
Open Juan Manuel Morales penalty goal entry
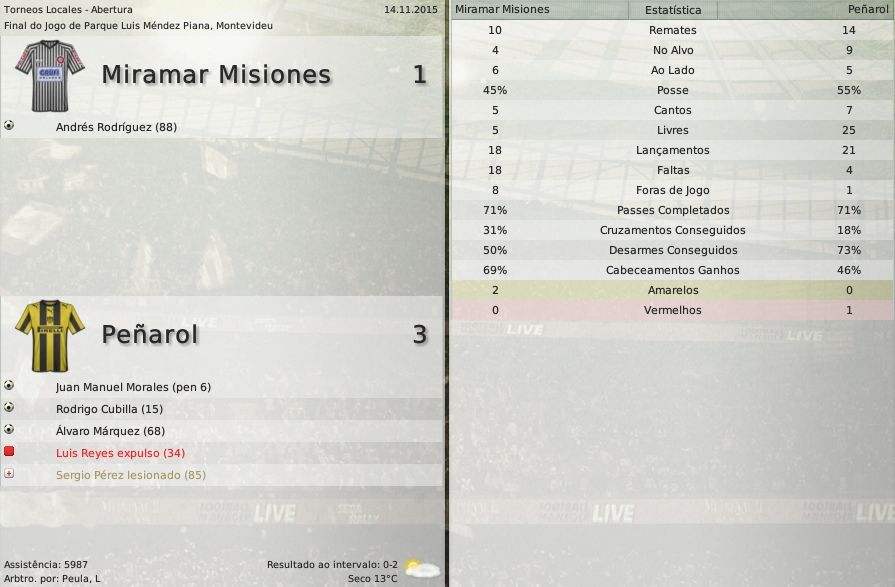(133, 387)
